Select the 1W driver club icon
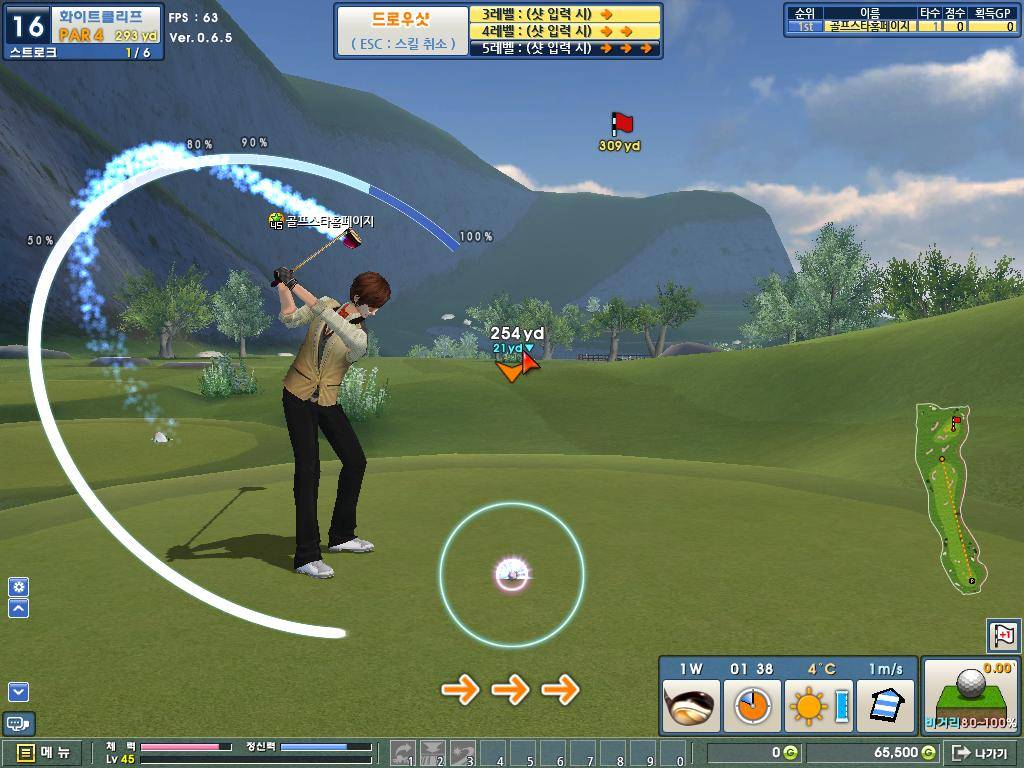The width and height of the screenshot is (1024, 768). pyautogui.click(x=691, y=706)
